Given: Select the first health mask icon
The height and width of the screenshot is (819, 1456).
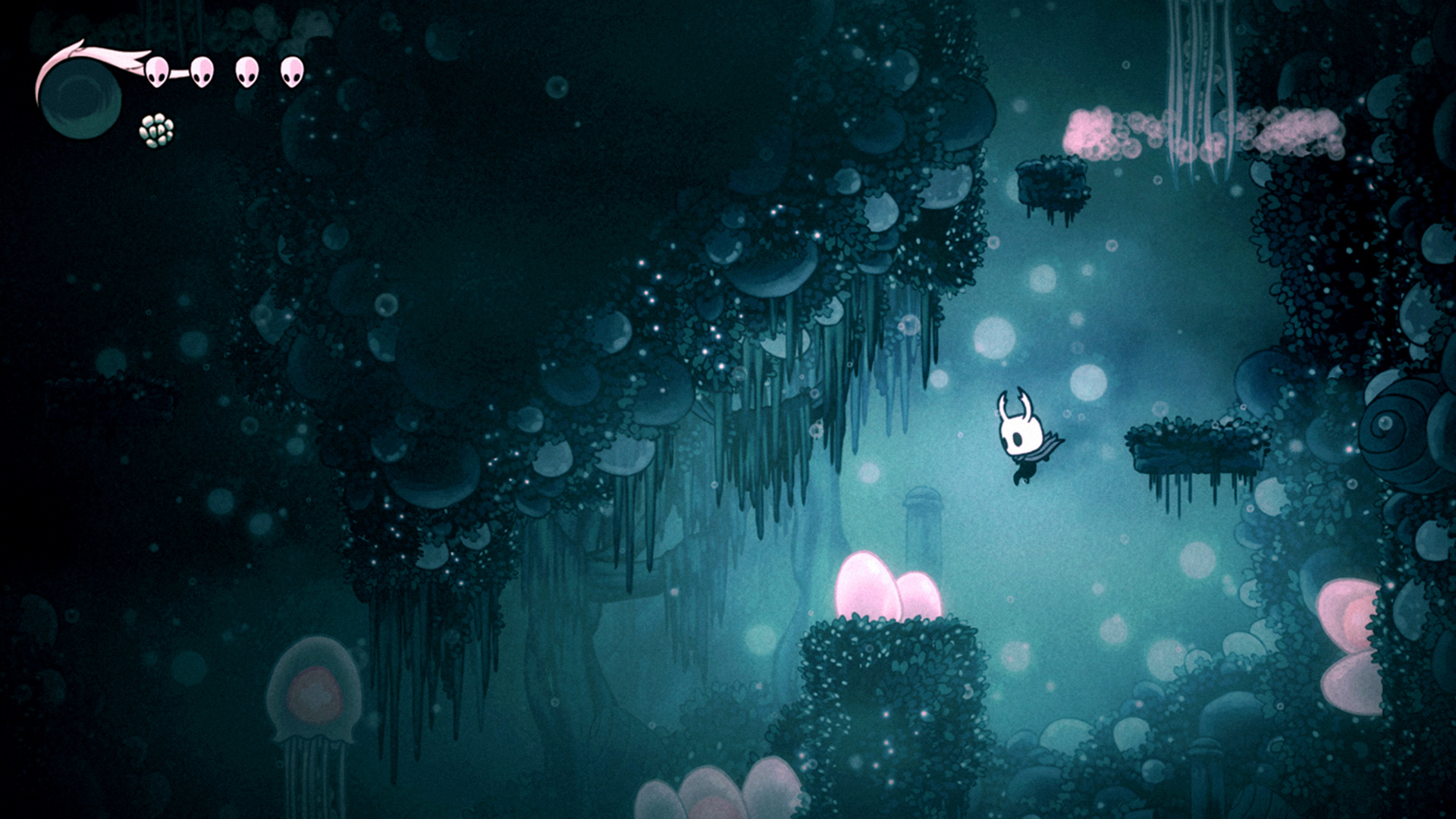Looking at the screenshot, I should [157, 74].
